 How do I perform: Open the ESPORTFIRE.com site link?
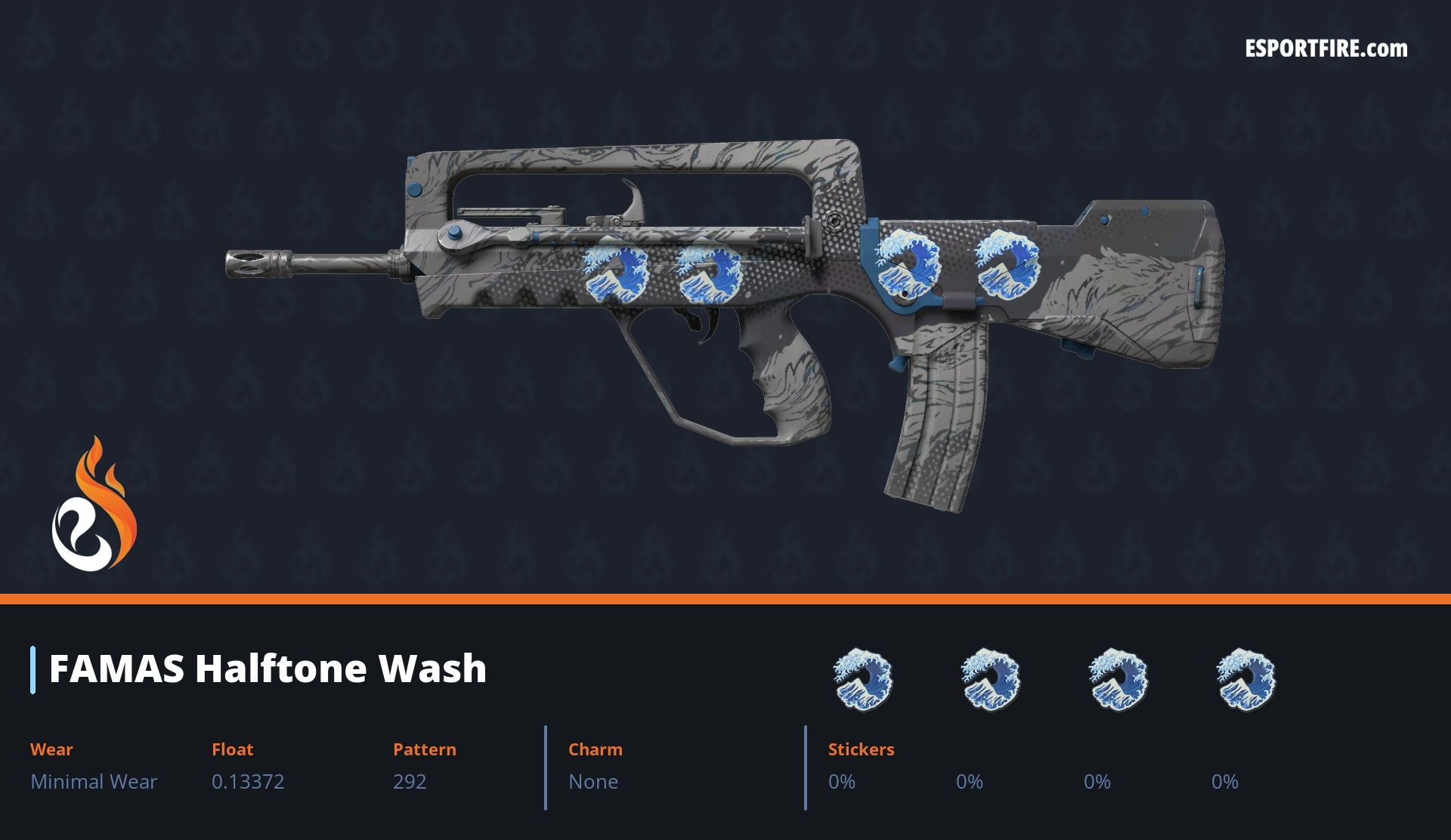pos(1326,49)
